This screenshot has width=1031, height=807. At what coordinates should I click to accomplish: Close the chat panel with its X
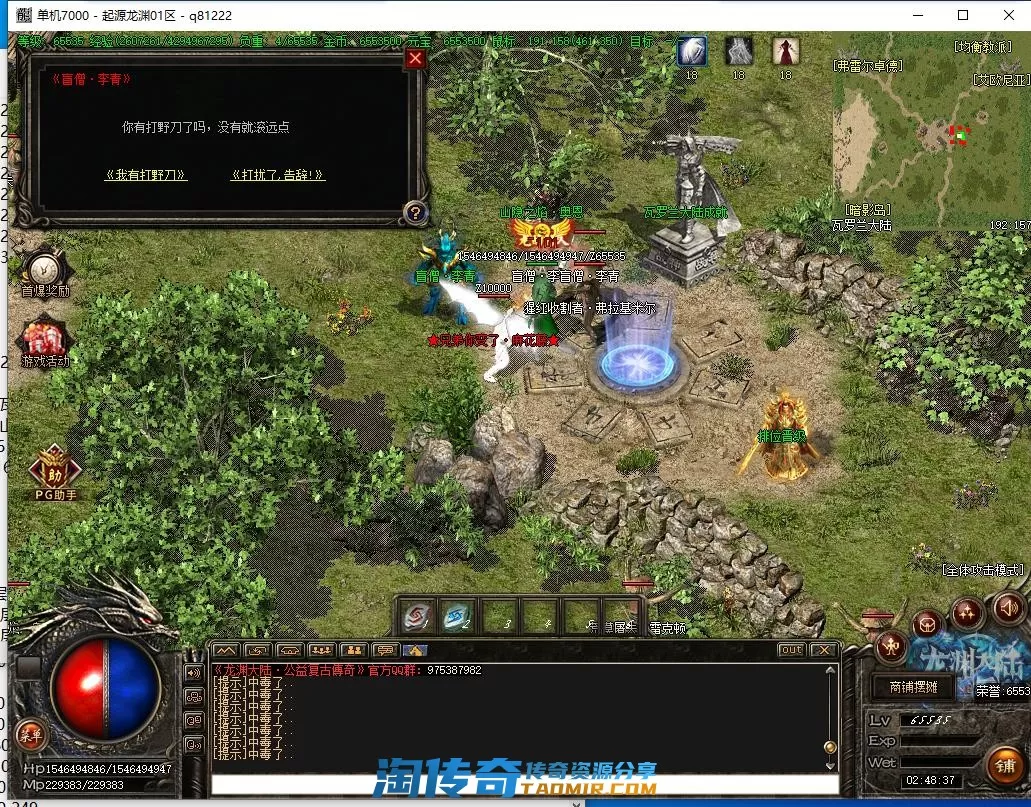[823, 650]
